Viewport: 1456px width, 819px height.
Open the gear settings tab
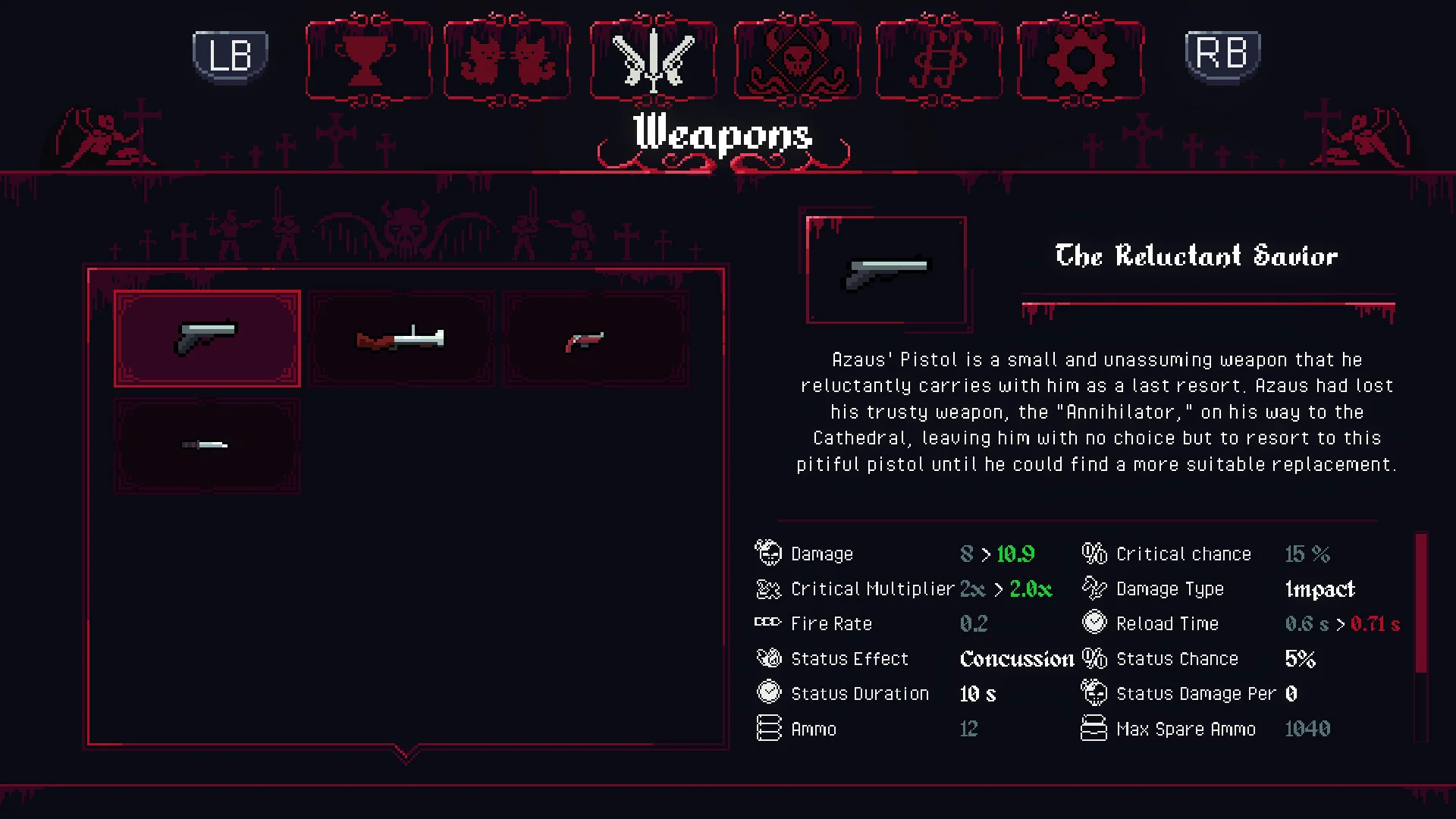click(1080, 59)
